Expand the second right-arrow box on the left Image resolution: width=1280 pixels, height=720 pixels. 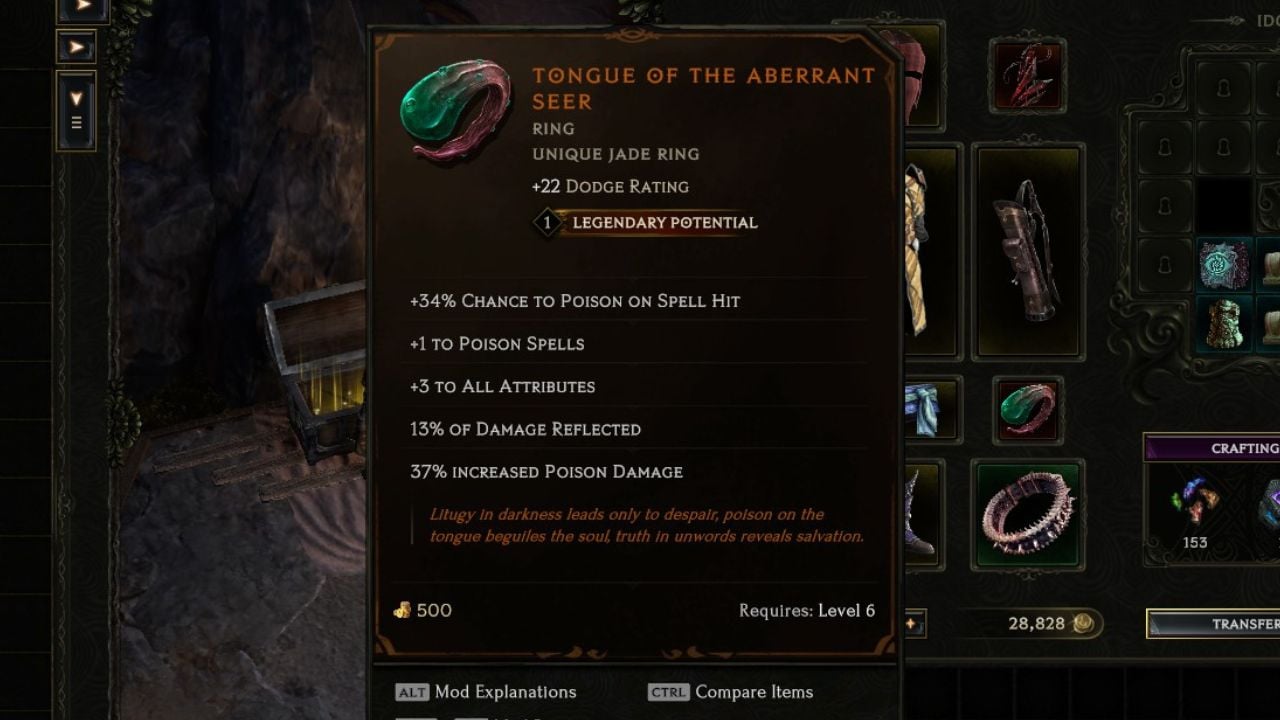(77, 48)
